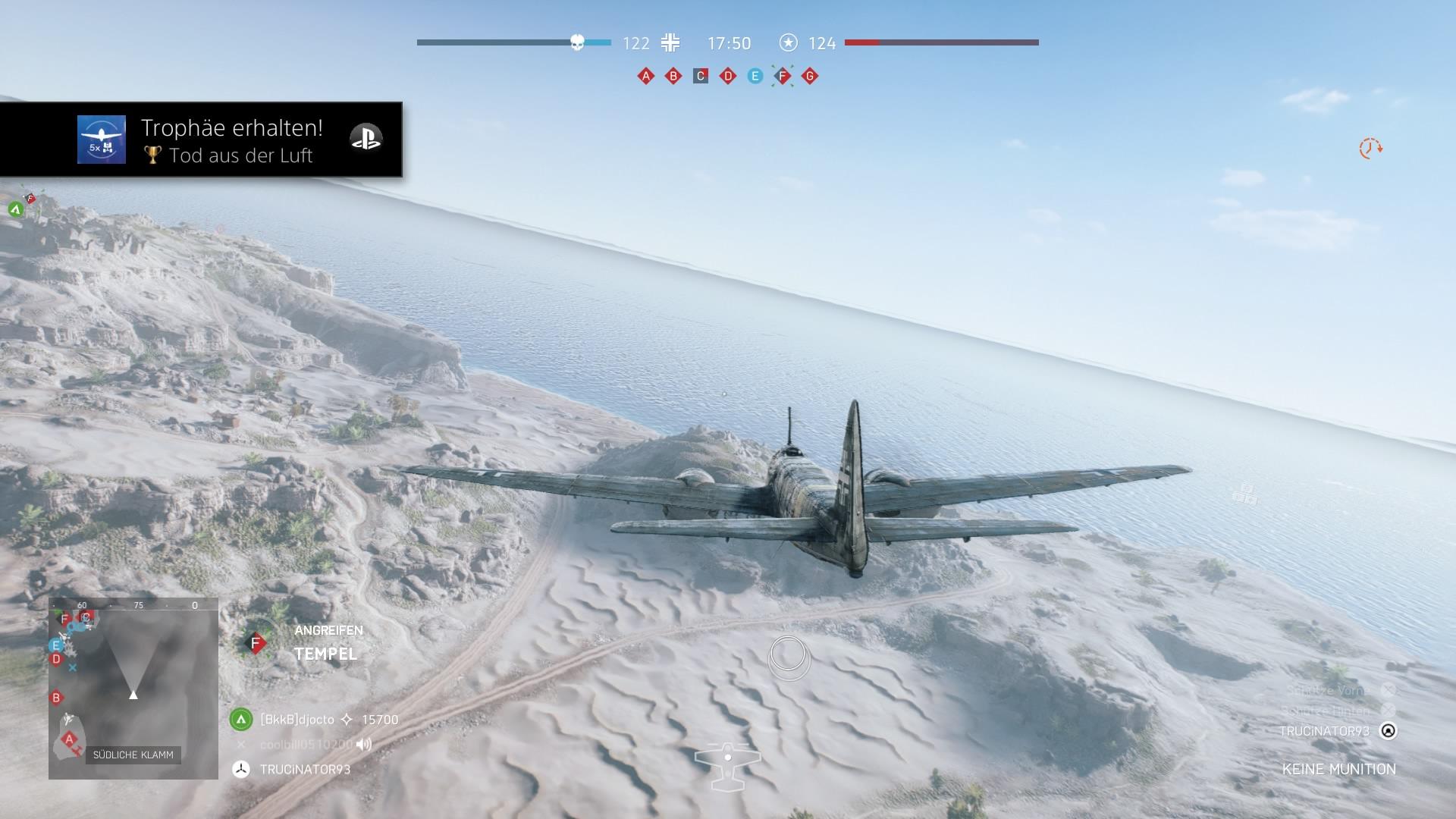Click the aircraft status icon
1456x819 pixels.
coord(727,766)
